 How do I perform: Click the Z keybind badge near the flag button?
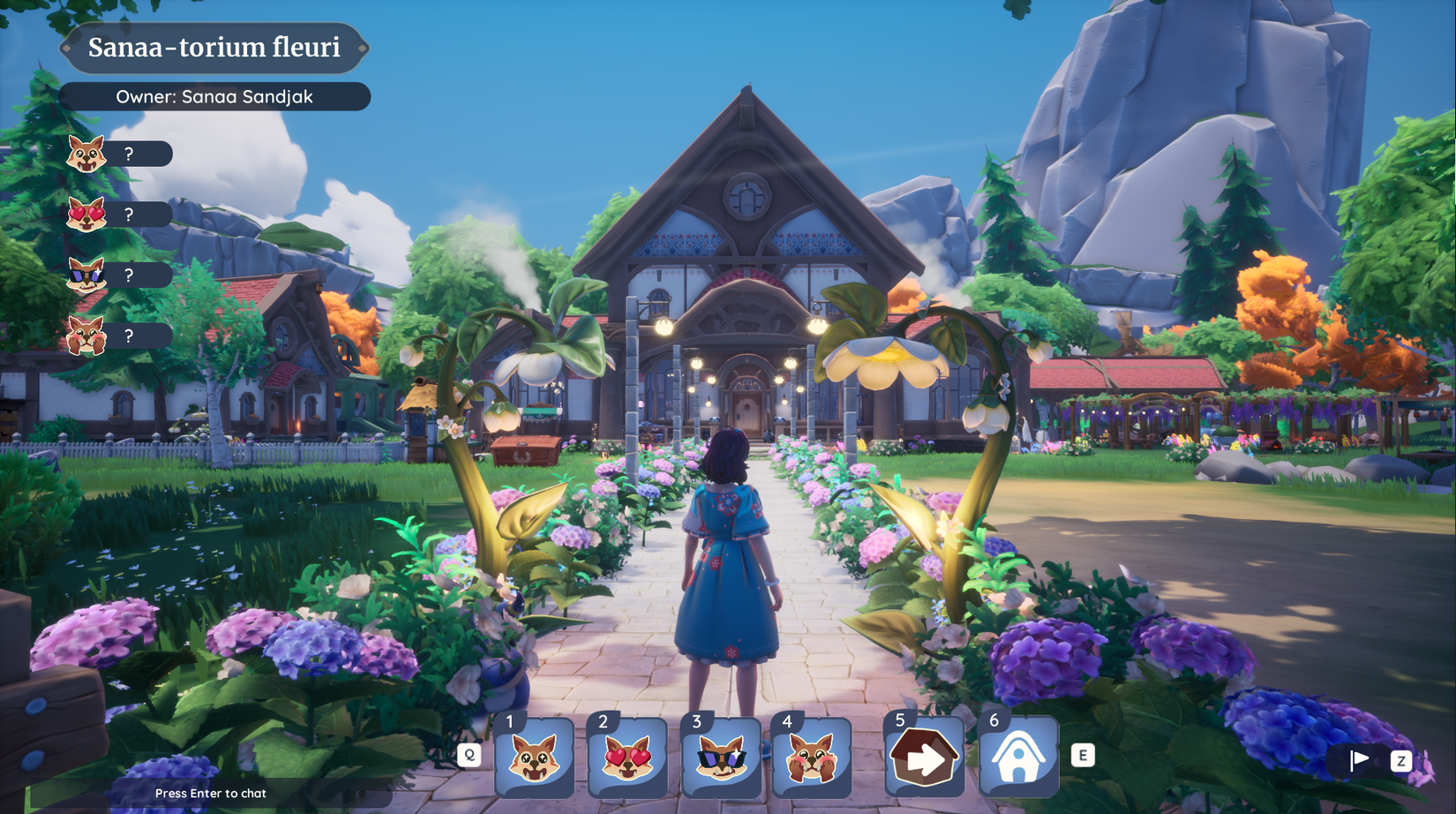[x=1400, y=757]
